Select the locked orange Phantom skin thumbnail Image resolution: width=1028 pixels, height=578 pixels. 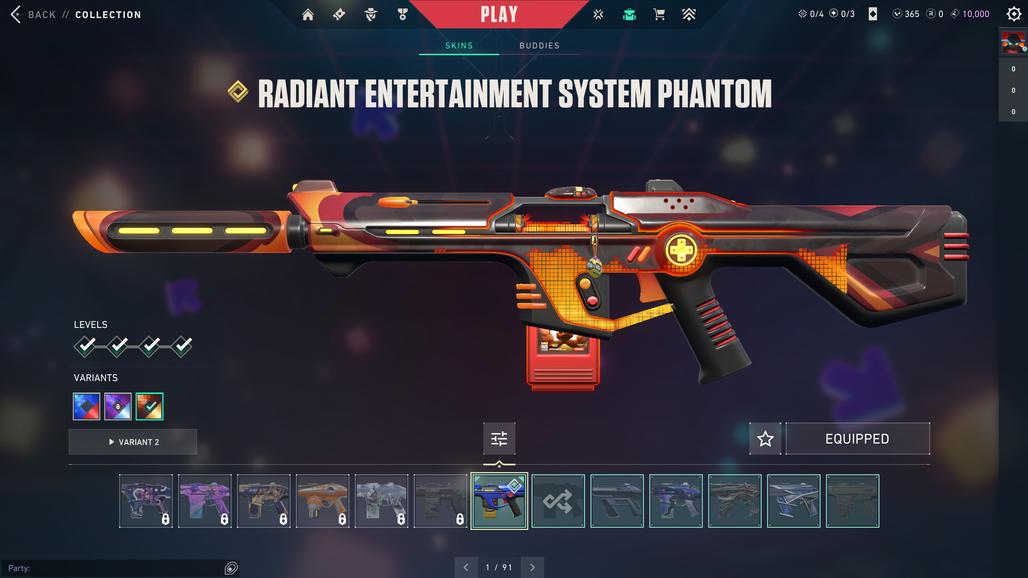pyautogui.click(x=322, y=501)
